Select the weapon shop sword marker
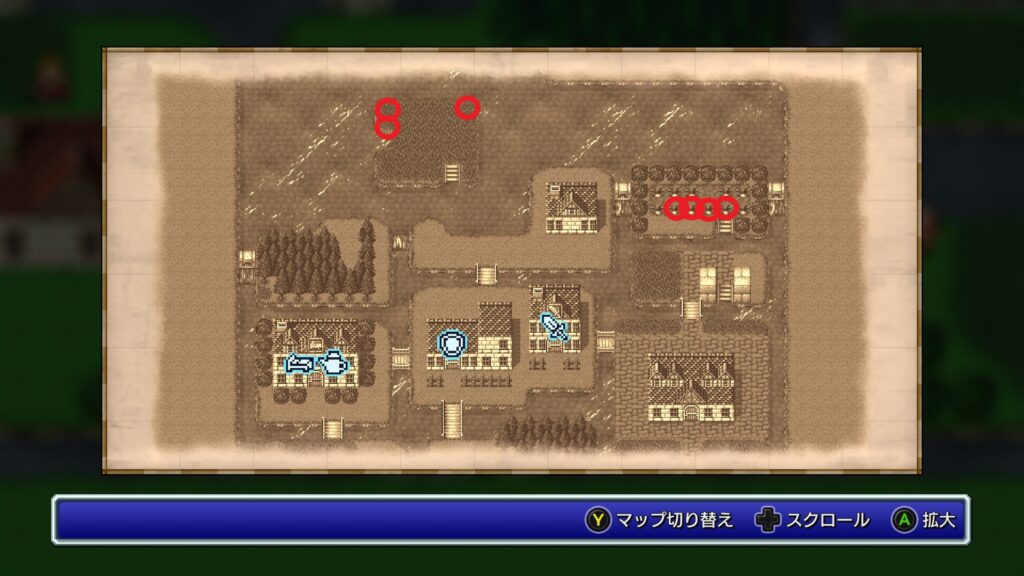This screenshot has height=576, width=1024. pos(554,326)
